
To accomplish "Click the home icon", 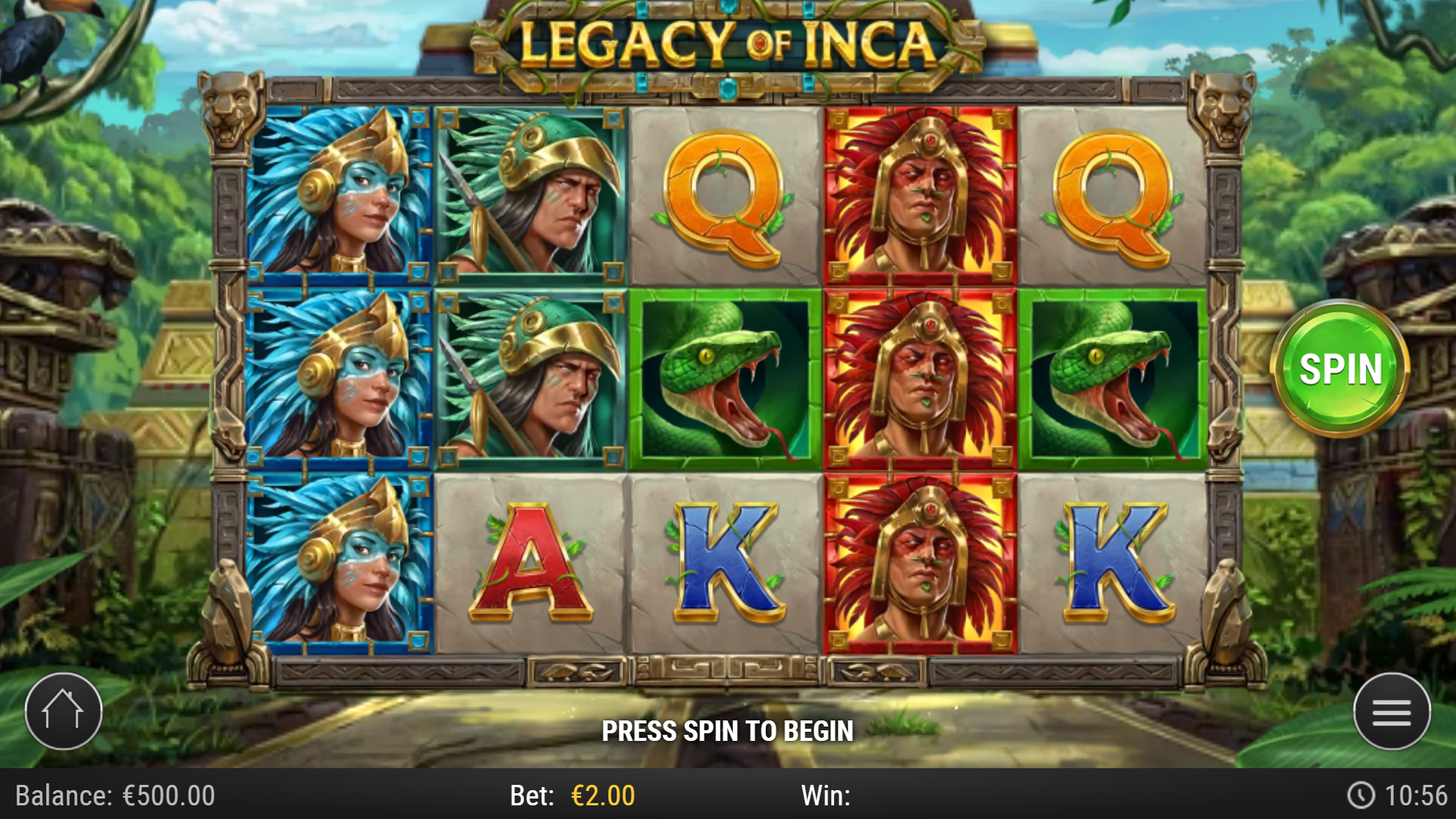I will point(64,711).
